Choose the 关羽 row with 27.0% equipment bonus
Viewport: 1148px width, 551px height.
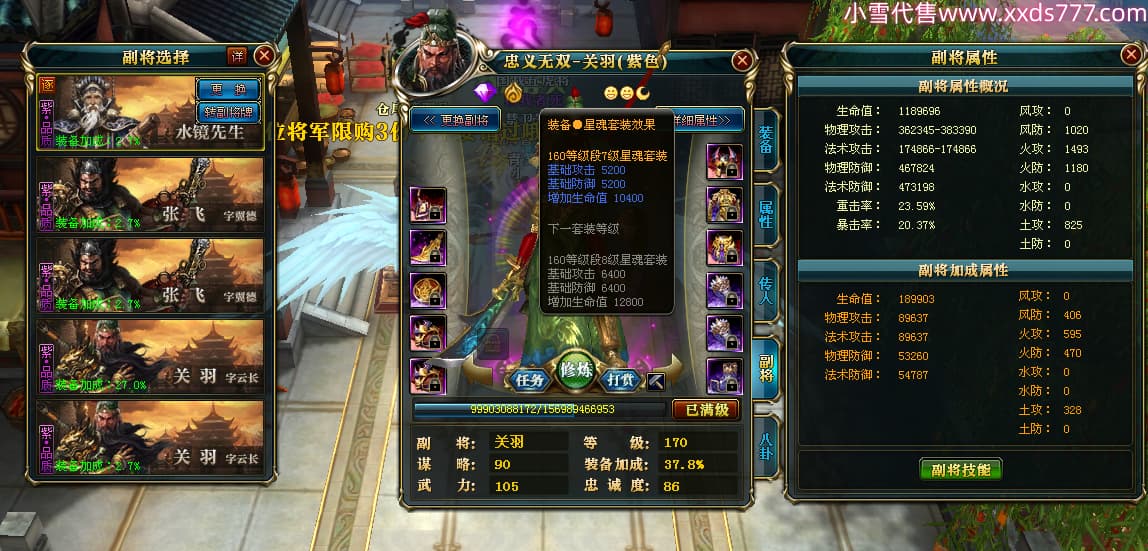(x=150, y=357)
